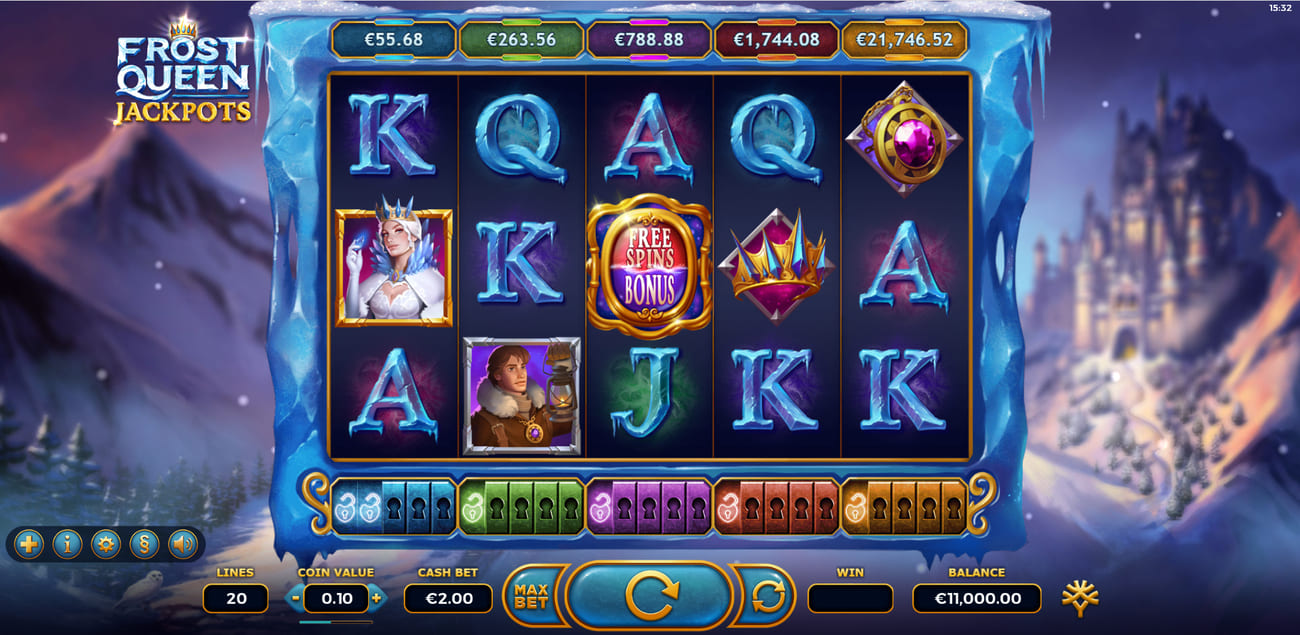The height and width of the screenshot is (635, 1300).
Task: View game rules via the § icon
Action: pyautogui.click(x=143, y=544)
